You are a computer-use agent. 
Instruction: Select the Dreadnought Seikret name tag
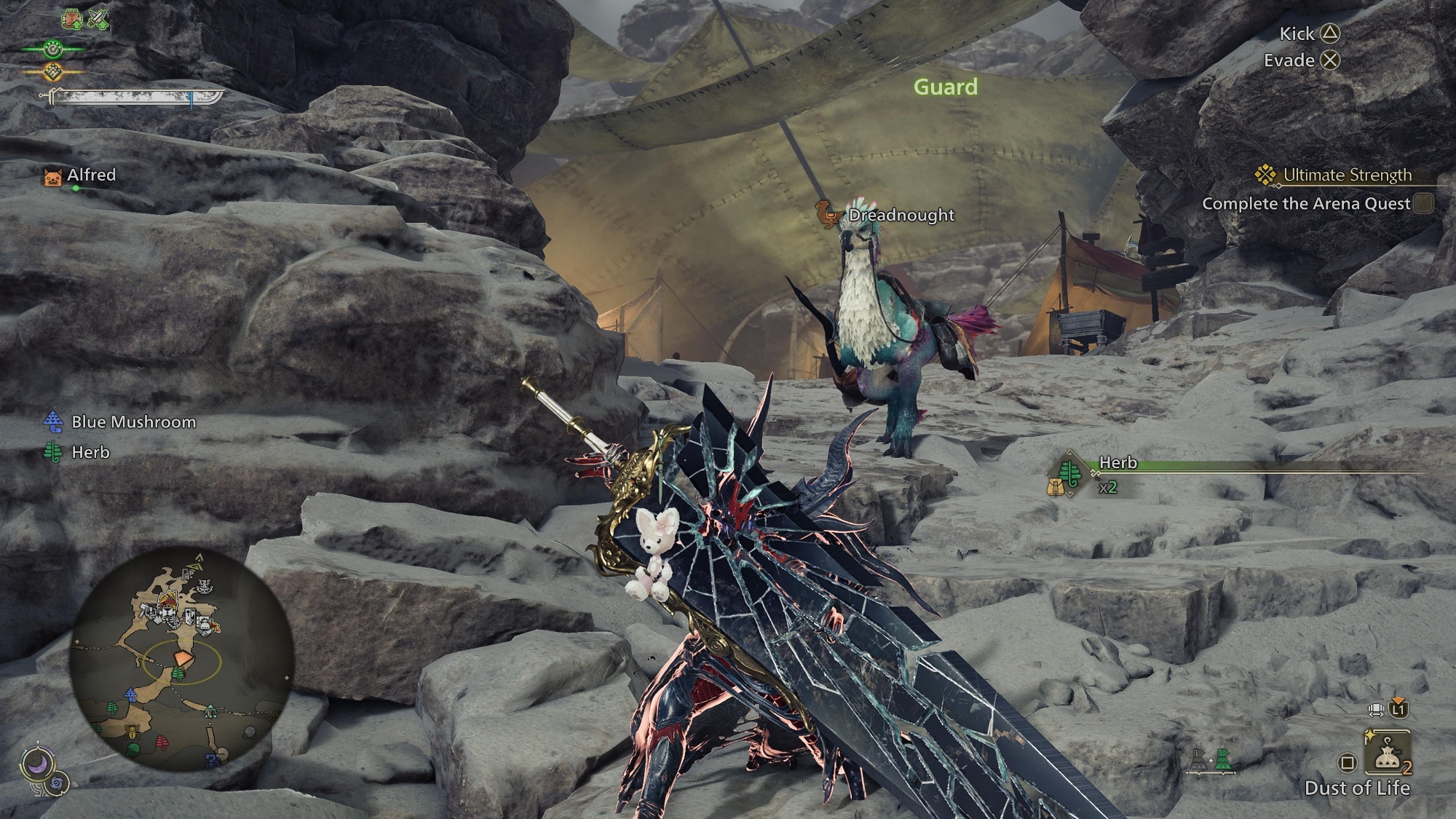901,215
